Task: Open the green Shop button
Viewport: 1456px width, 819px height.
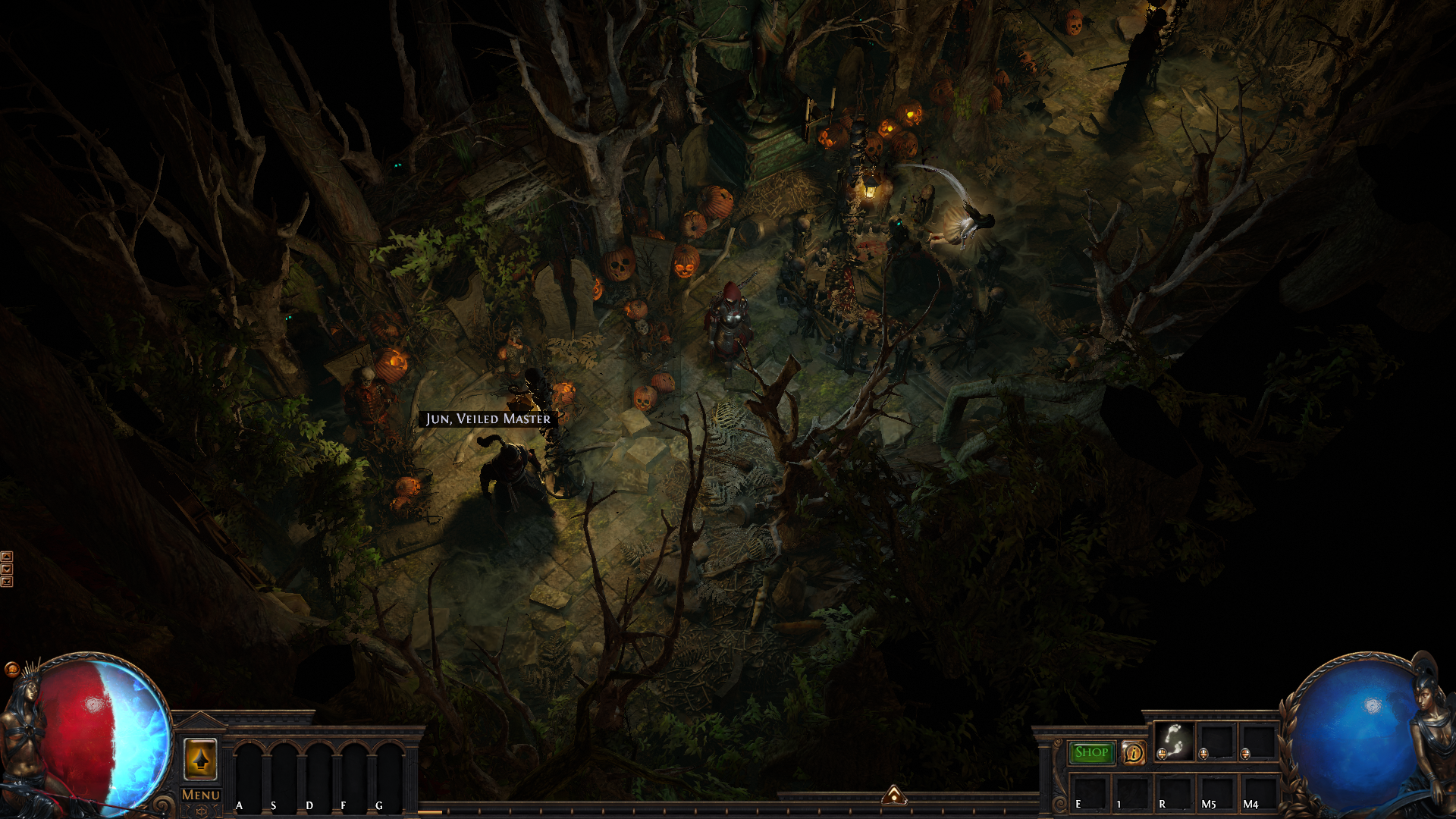Action: (x=1091, y=752)
